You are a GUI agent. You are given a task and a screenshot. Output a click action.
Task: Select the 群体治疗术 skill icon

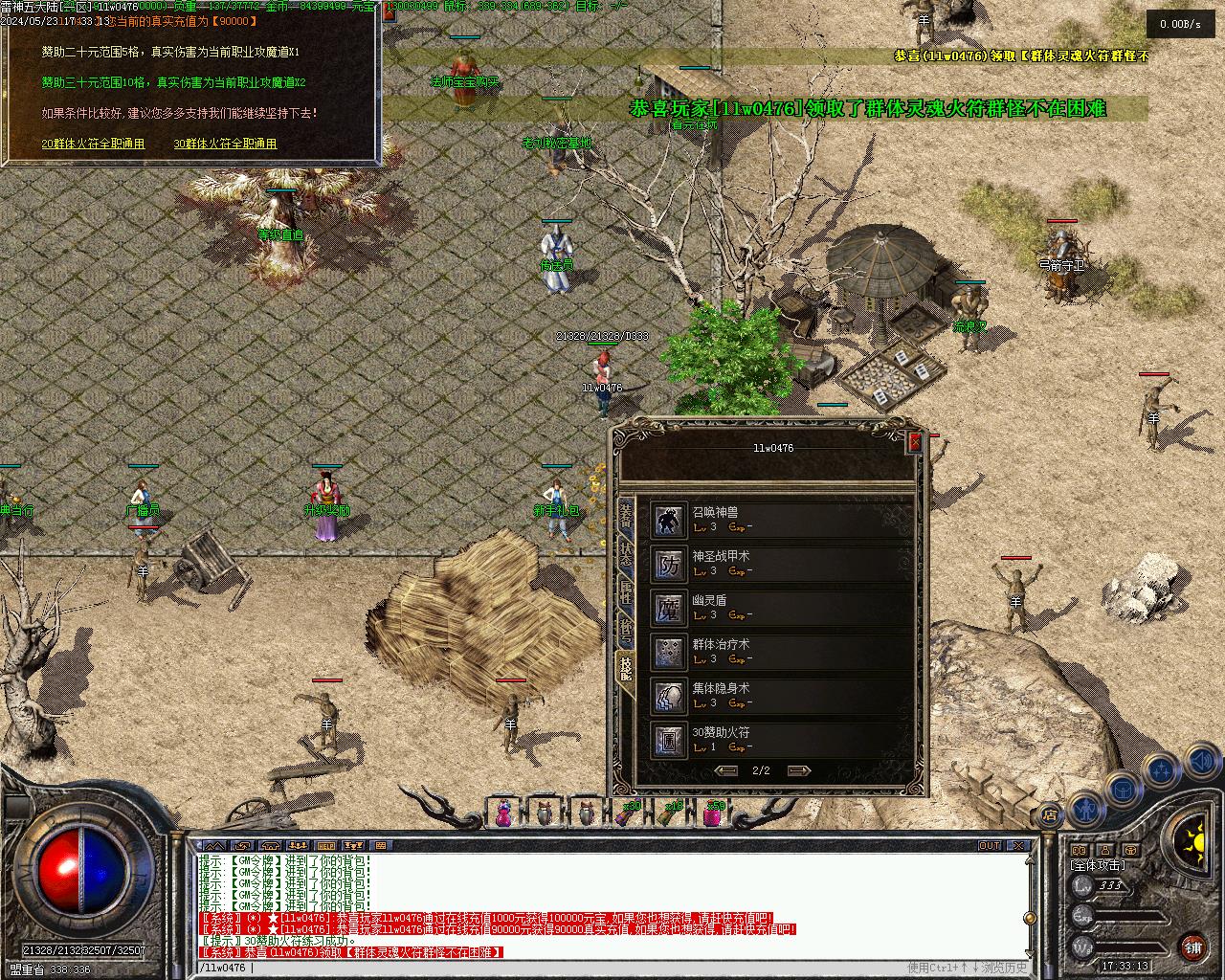pos(670,653)
